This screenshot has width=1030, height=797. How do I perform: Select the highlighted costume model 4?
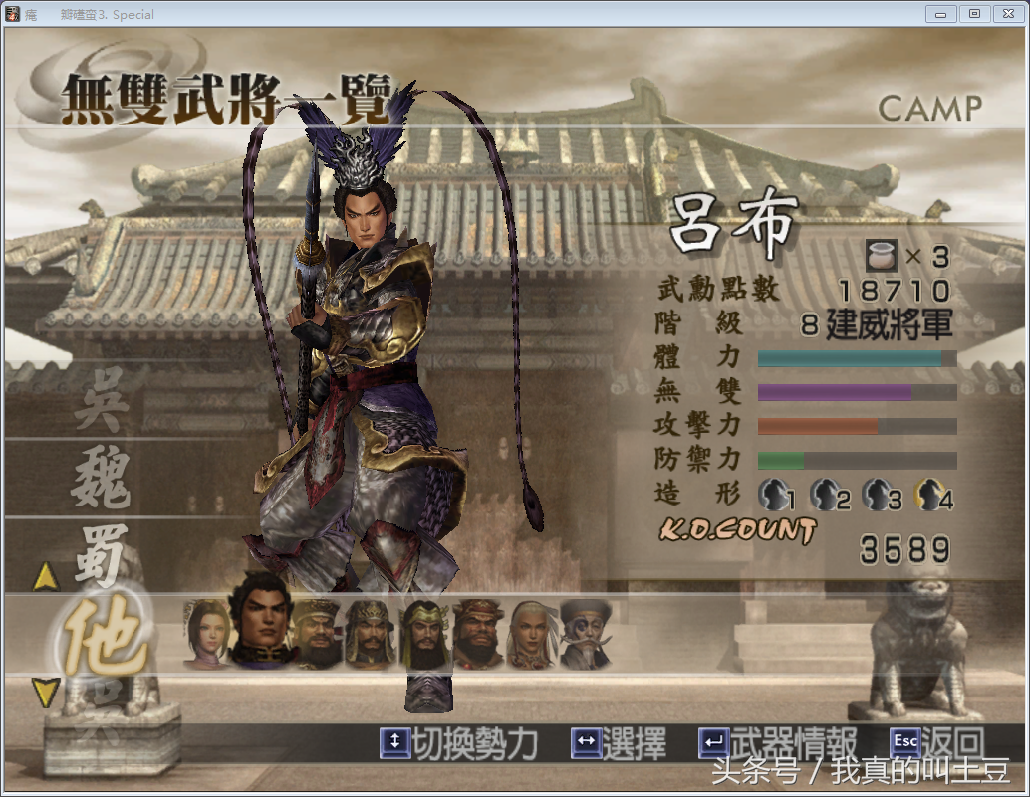click(x=935, y=494)
